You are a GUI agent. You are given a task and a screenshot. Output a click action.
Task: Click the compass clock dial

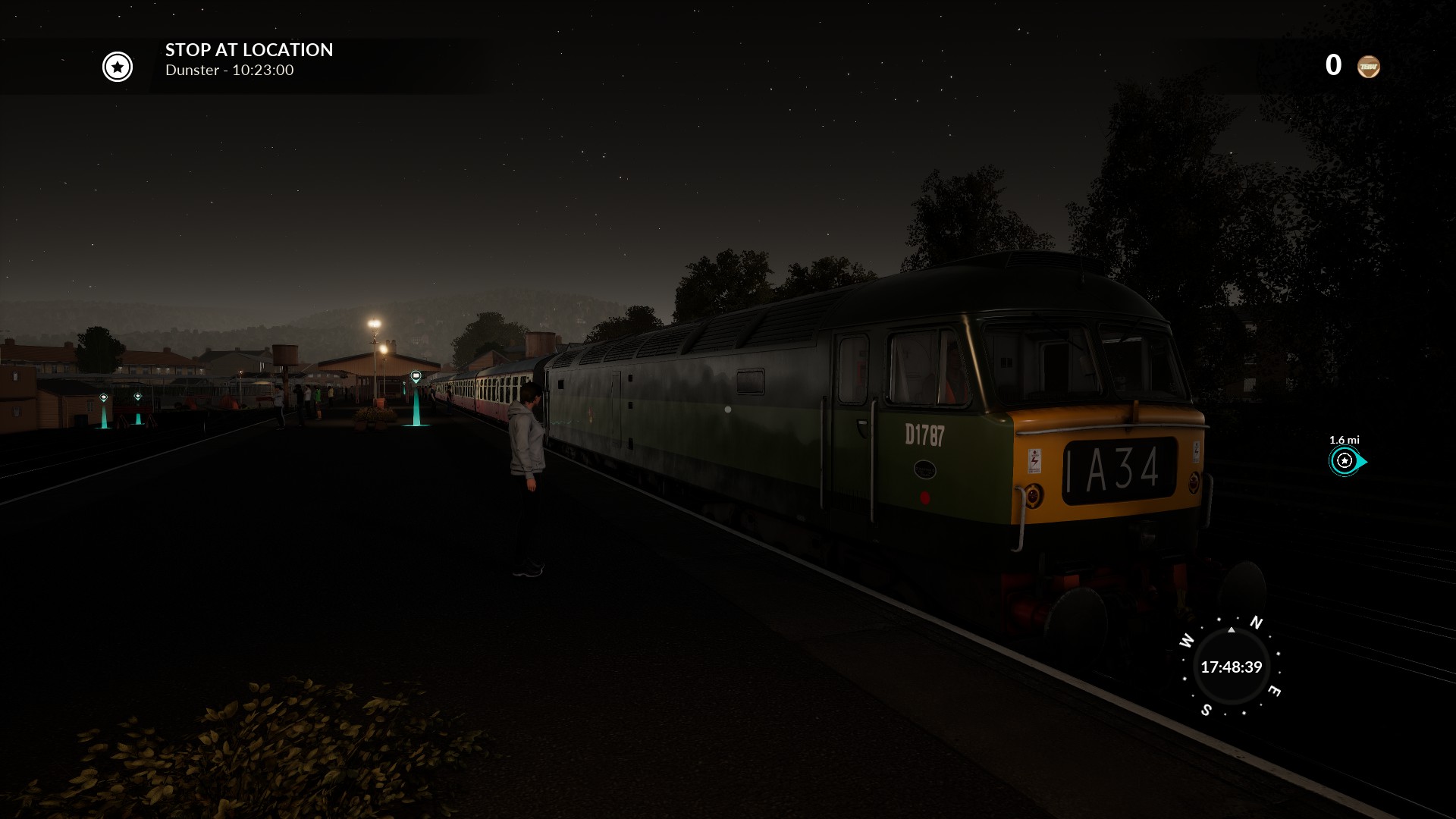coord(1231,667)
